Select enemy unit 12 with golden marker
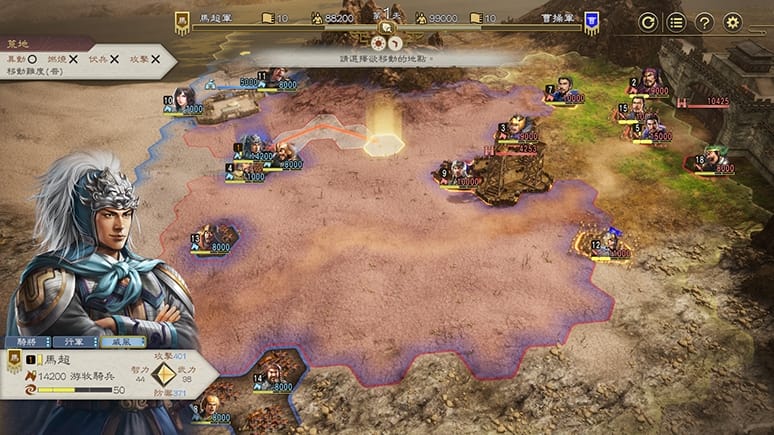 coord(606,241)
